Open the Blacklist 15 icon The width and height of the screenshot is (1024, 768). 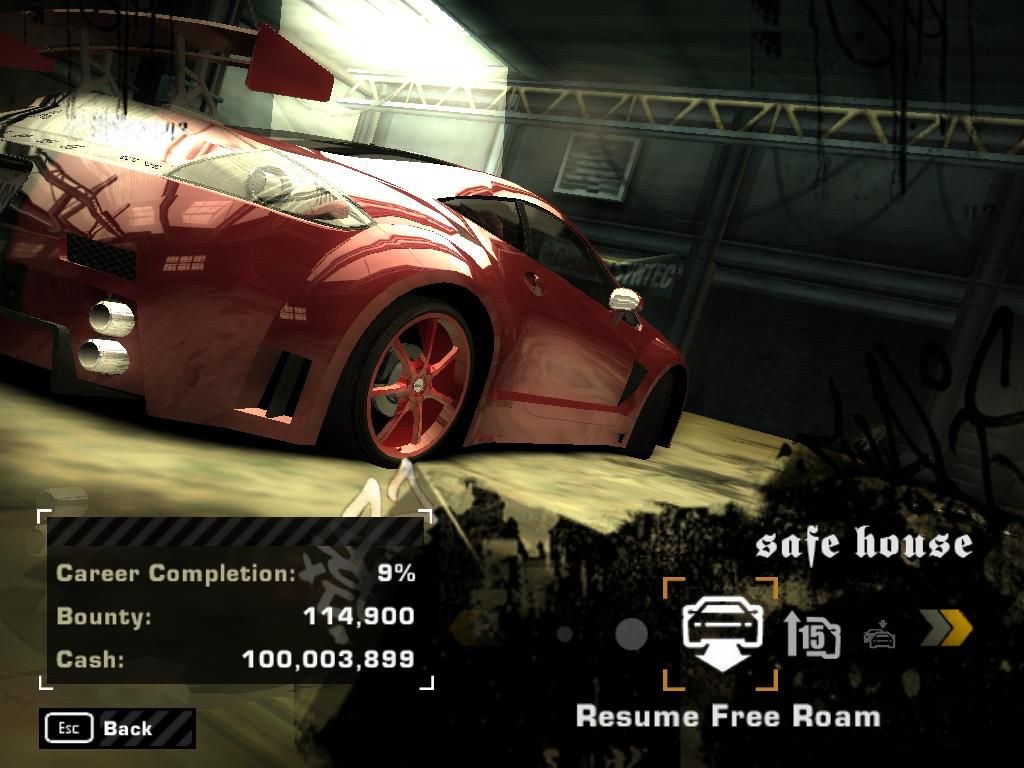pyautogui.click(x=812, y=634)
